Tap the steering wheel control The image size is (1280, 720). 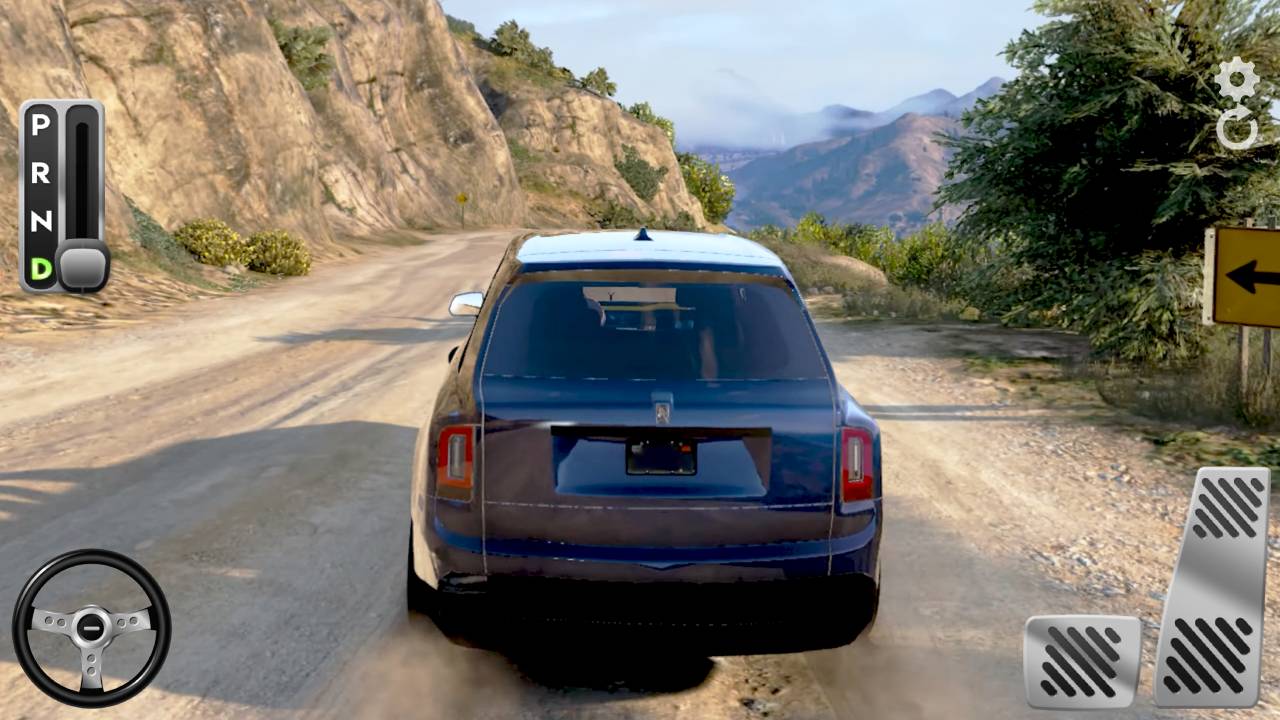pos(91,628)
